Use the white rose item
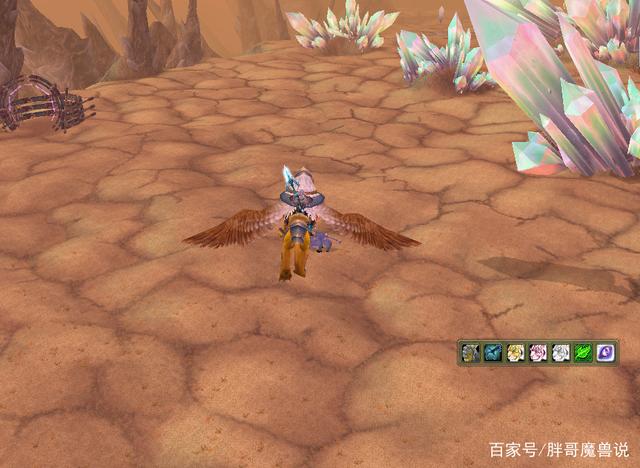Viewport: 640px width, 468px height. pos(561,352)
